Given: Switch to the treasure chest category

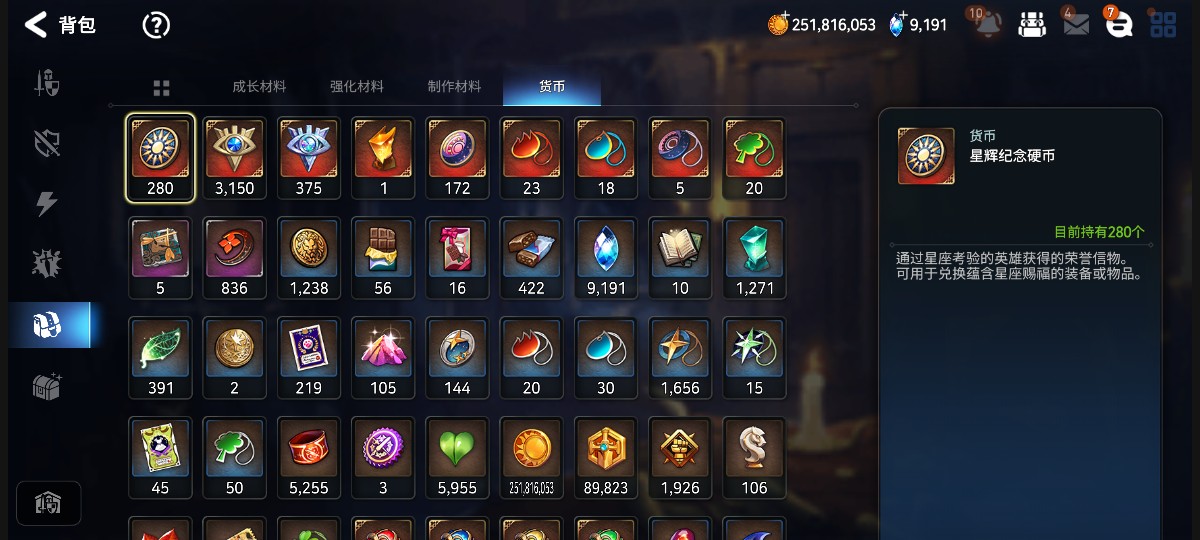Looking at the screenshot, I should pos(48,385).
